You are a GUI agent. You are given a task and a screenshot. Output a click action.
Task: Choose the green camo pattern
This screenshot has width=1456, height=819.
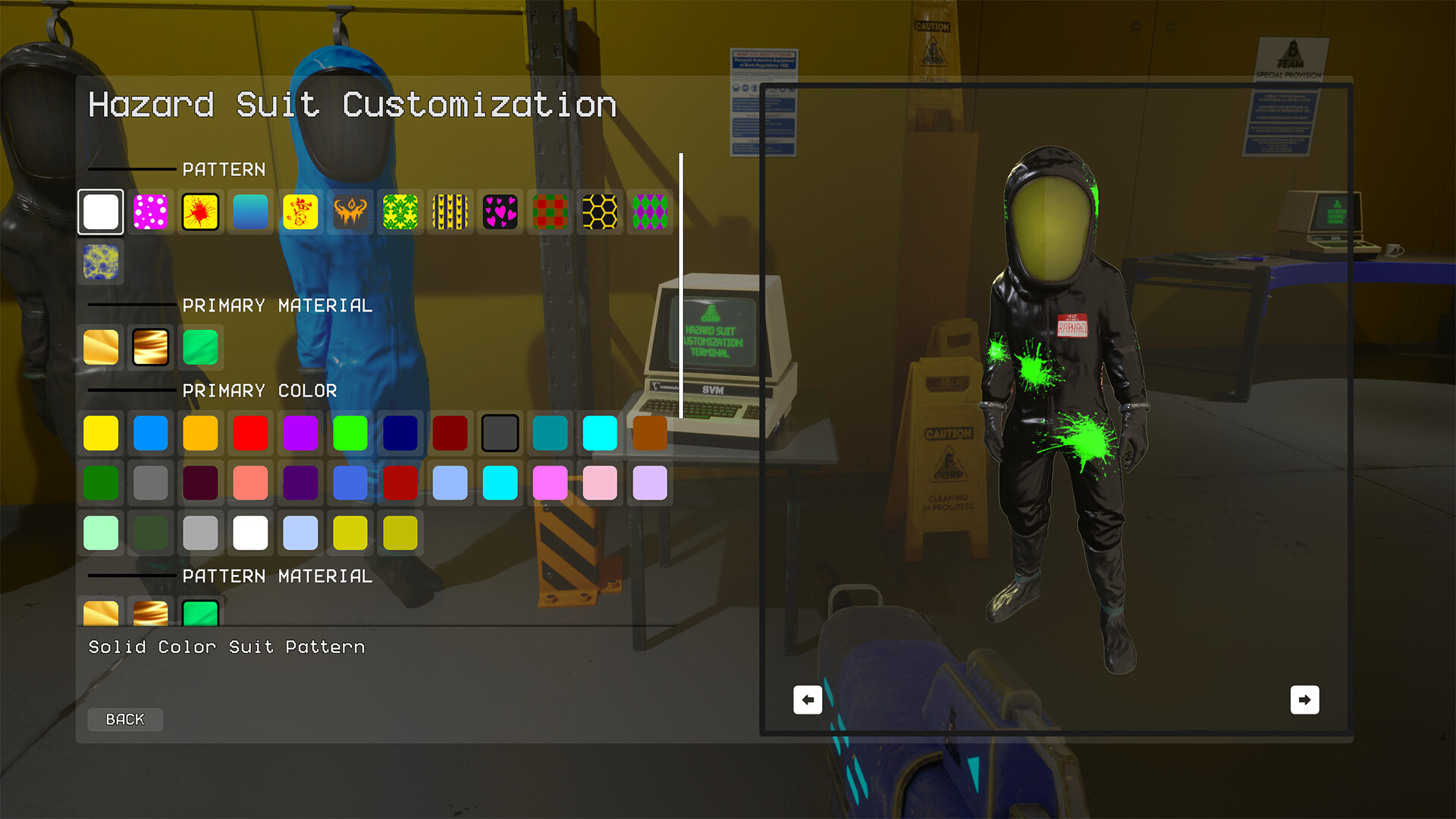(400, 212)
